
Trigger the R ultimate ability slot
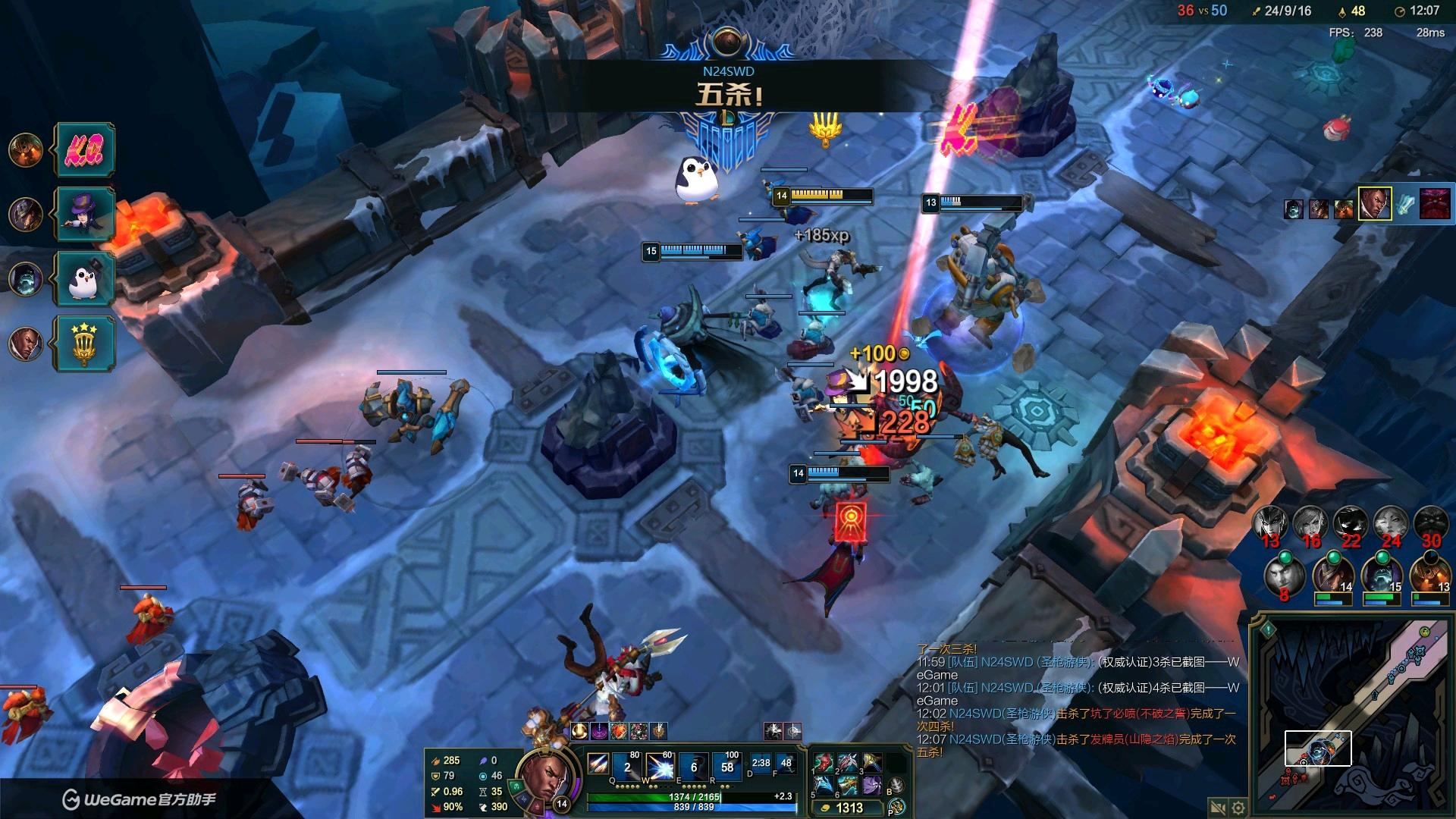[726, 767]
